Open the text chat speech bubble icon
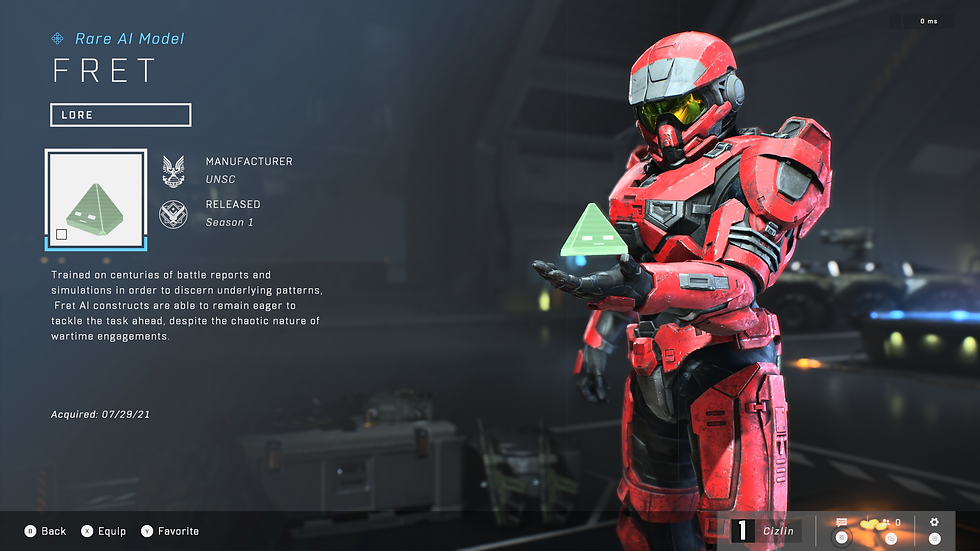980x551 pixels. tap(841, 523)
